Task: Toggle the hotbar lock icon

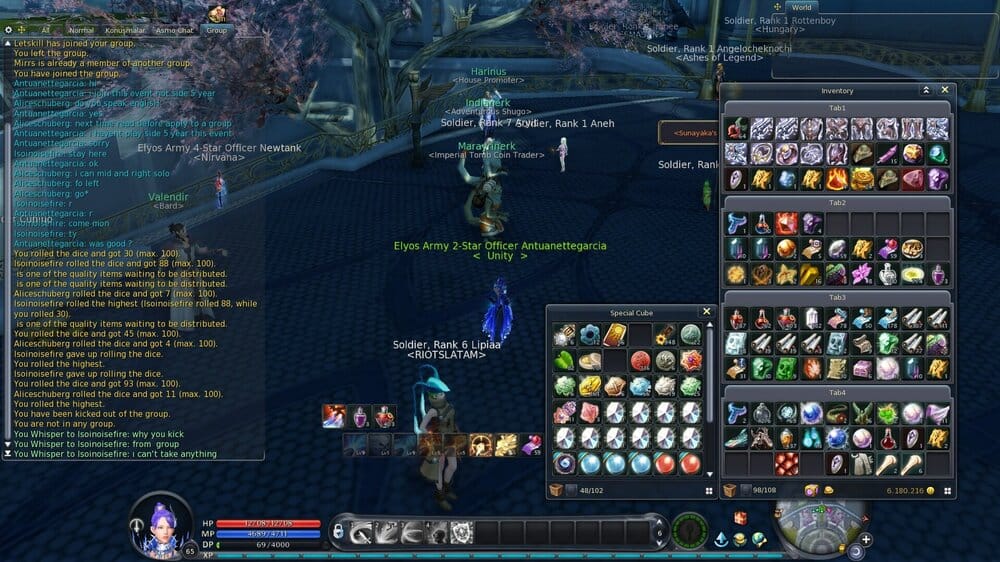Action: click(x=338, y=531)
